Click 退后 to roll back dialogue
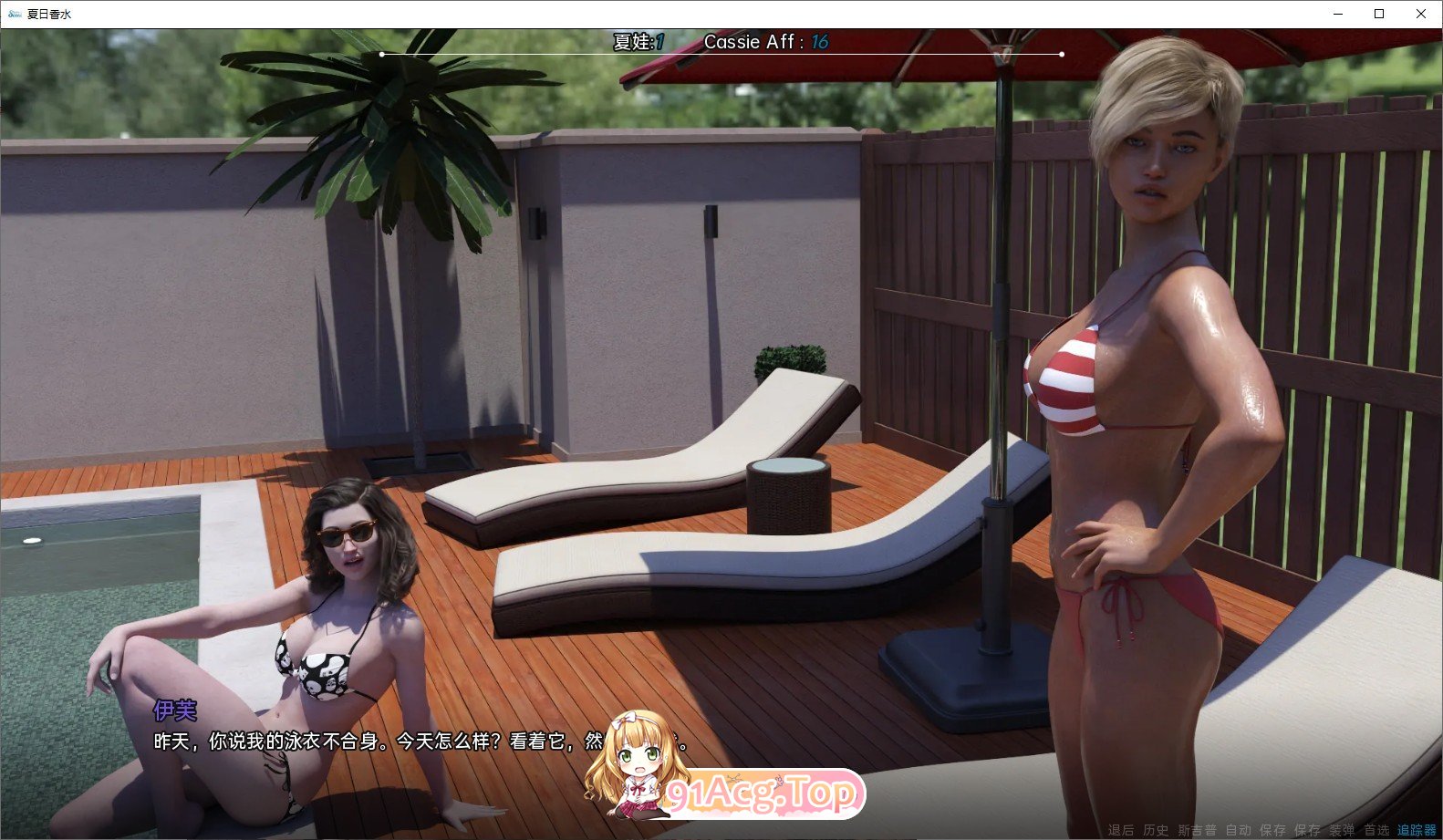 tap(1123, 831)
